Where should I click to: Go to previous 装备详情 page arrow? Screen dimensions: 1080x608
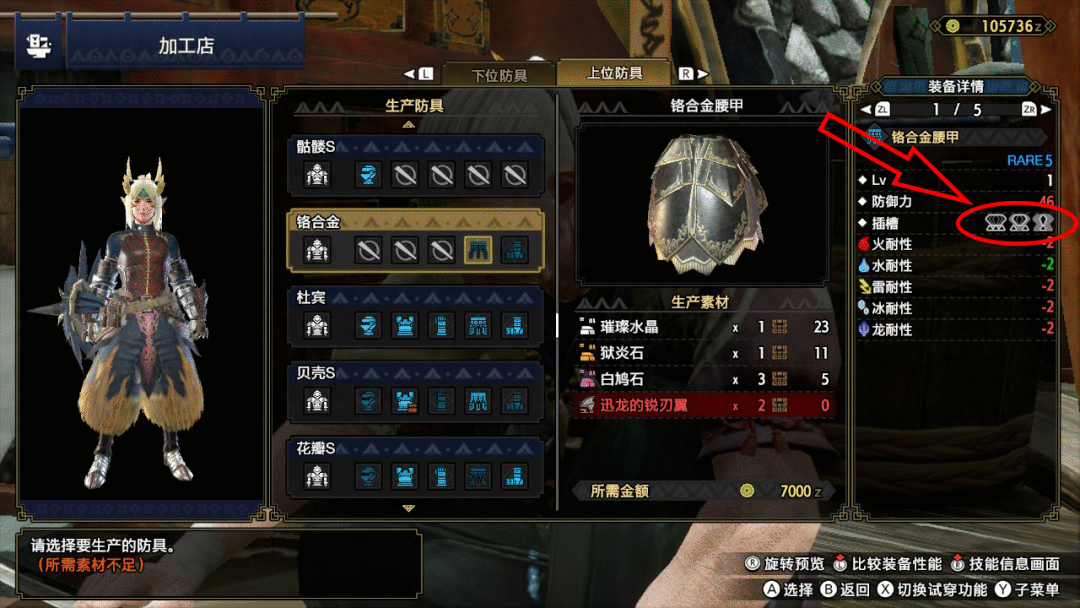[x=866, y=109]
